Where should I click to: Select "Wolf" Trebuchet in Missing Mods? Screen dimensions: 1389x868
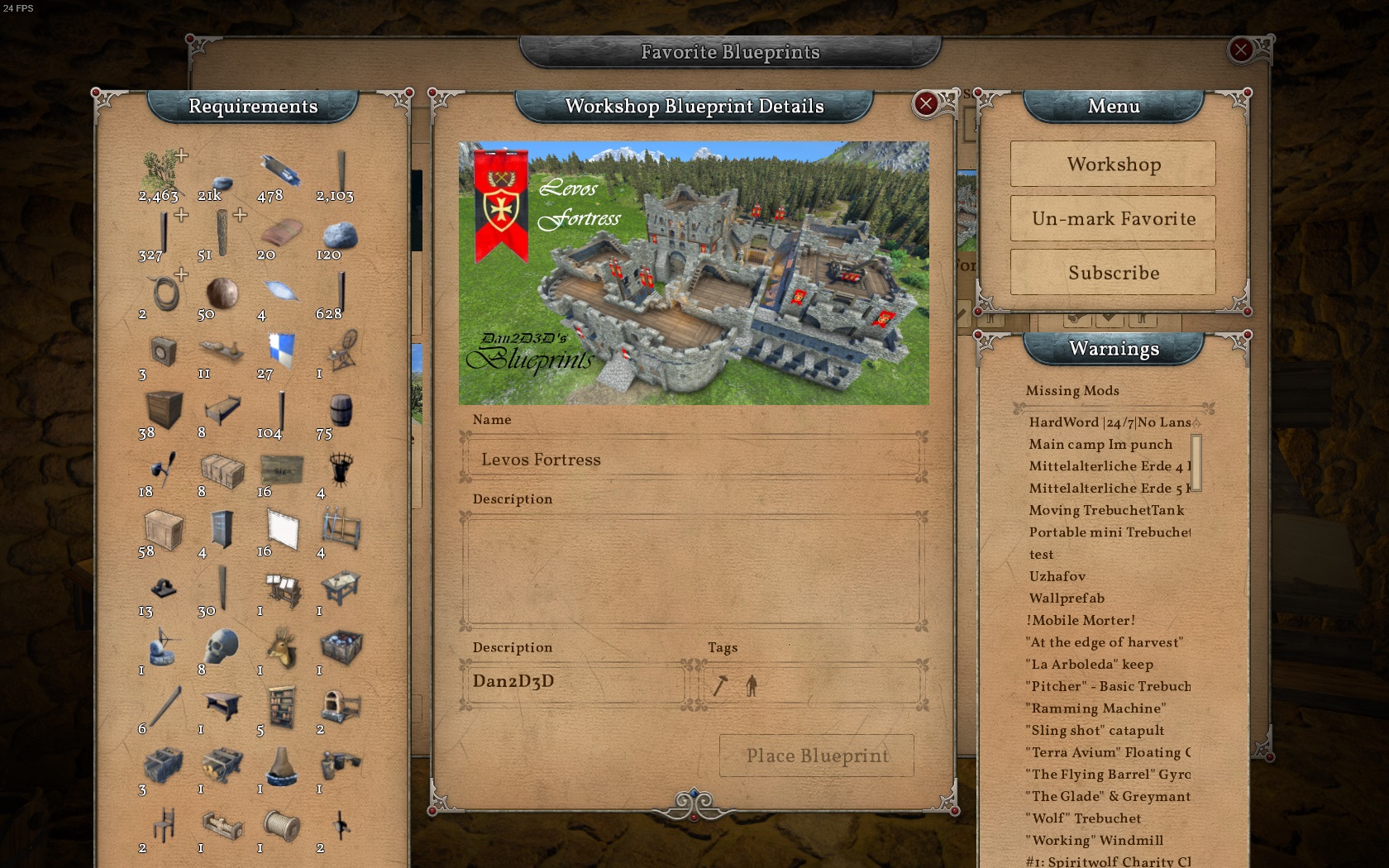(x=1086, y=818)
